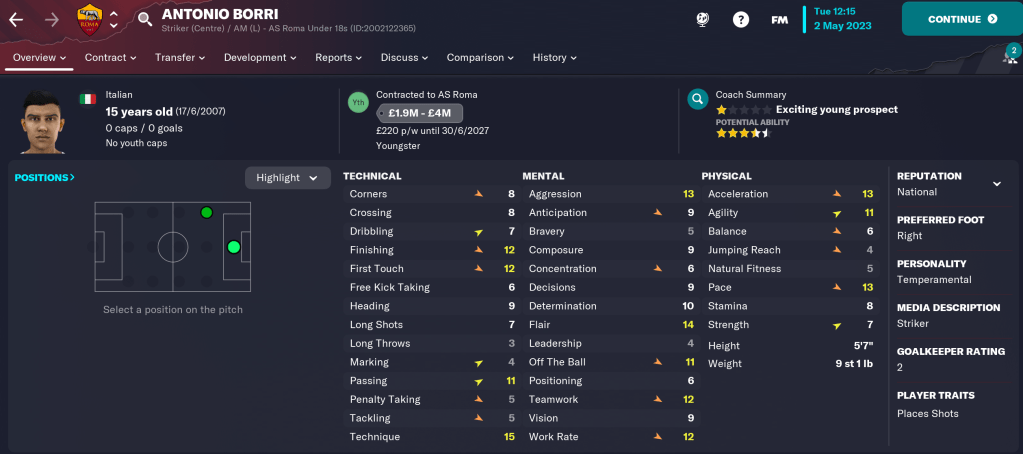Open the Discuss menu
1023x454 pixels.
[405, 58]
